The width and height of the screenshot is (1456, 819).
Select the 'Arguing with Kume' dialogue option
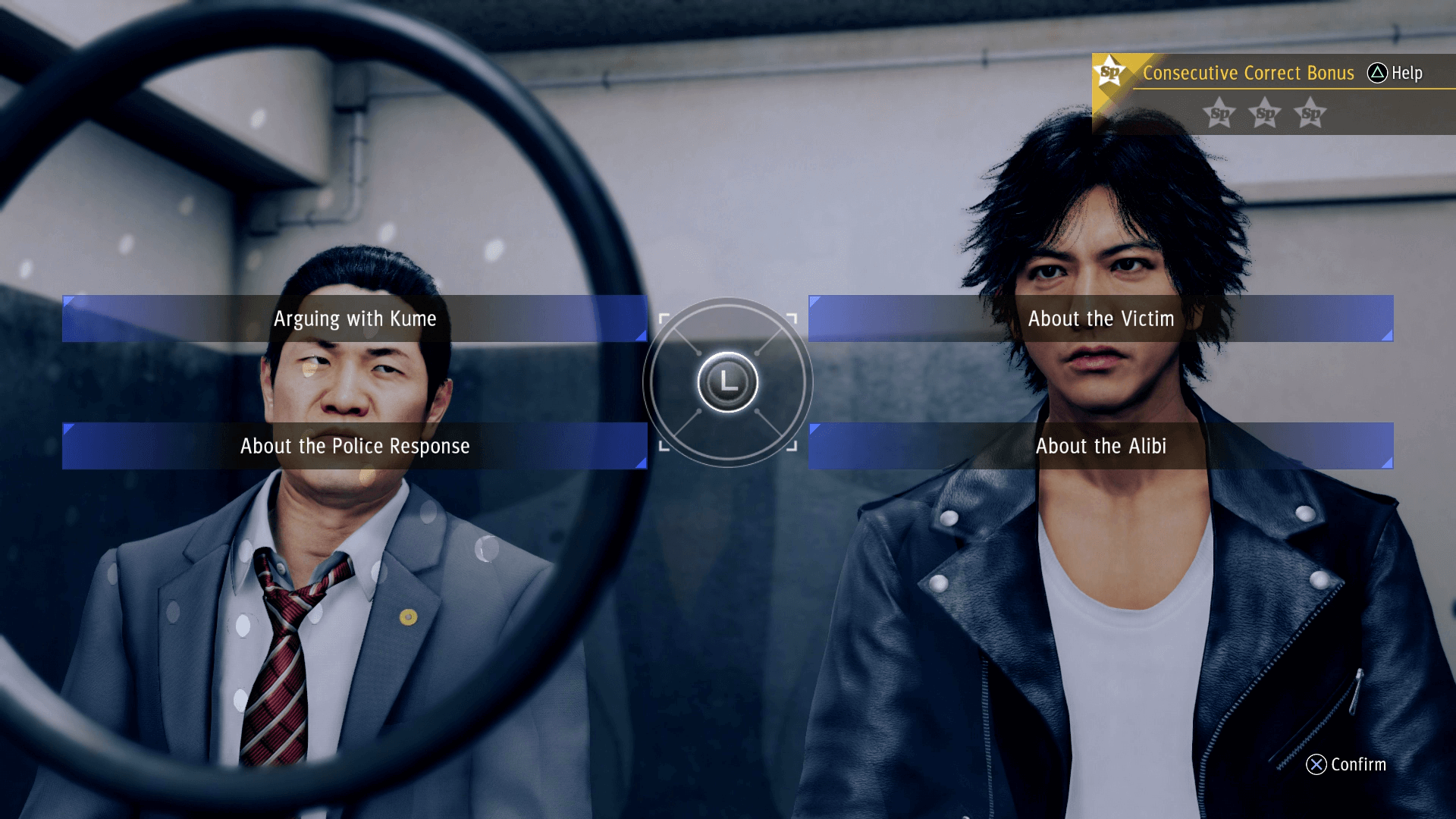(355, 318)
